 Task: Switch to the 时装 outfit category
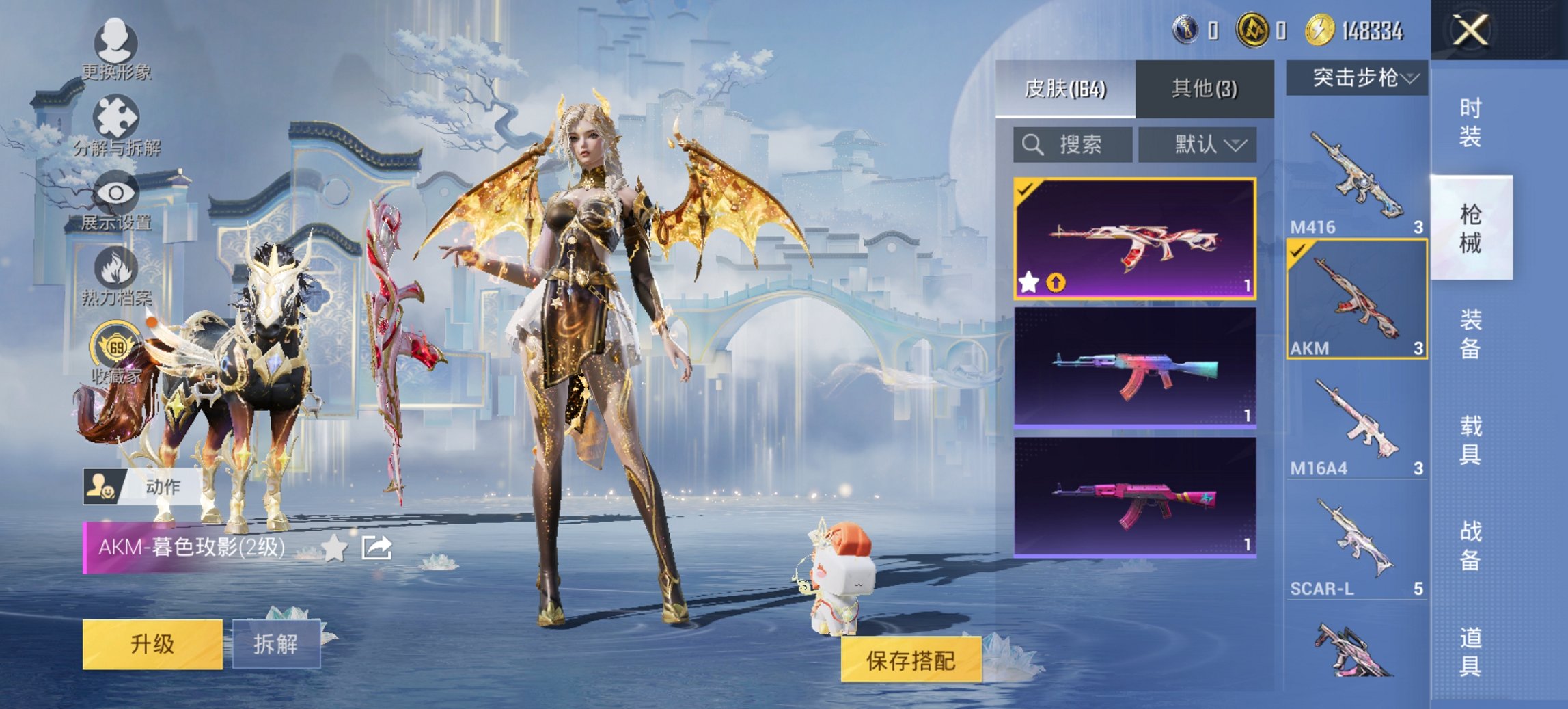pos(1470,123)
